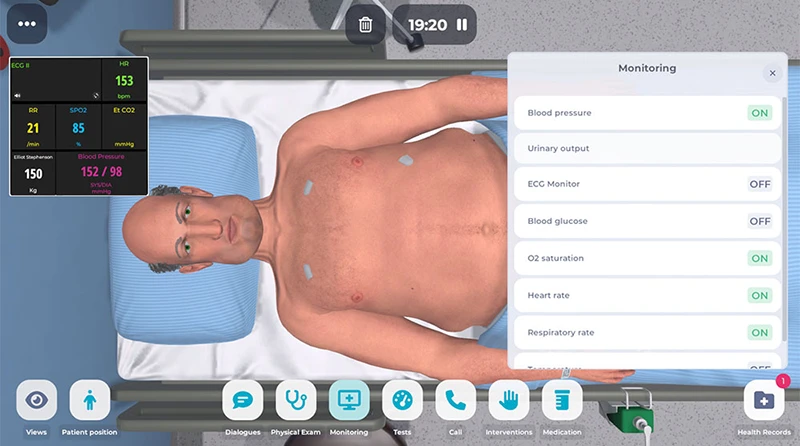This screenshot has width=800, height=446.
Task: Turn on the ECG Monitor toggle
Action: (x=759, y=184)
